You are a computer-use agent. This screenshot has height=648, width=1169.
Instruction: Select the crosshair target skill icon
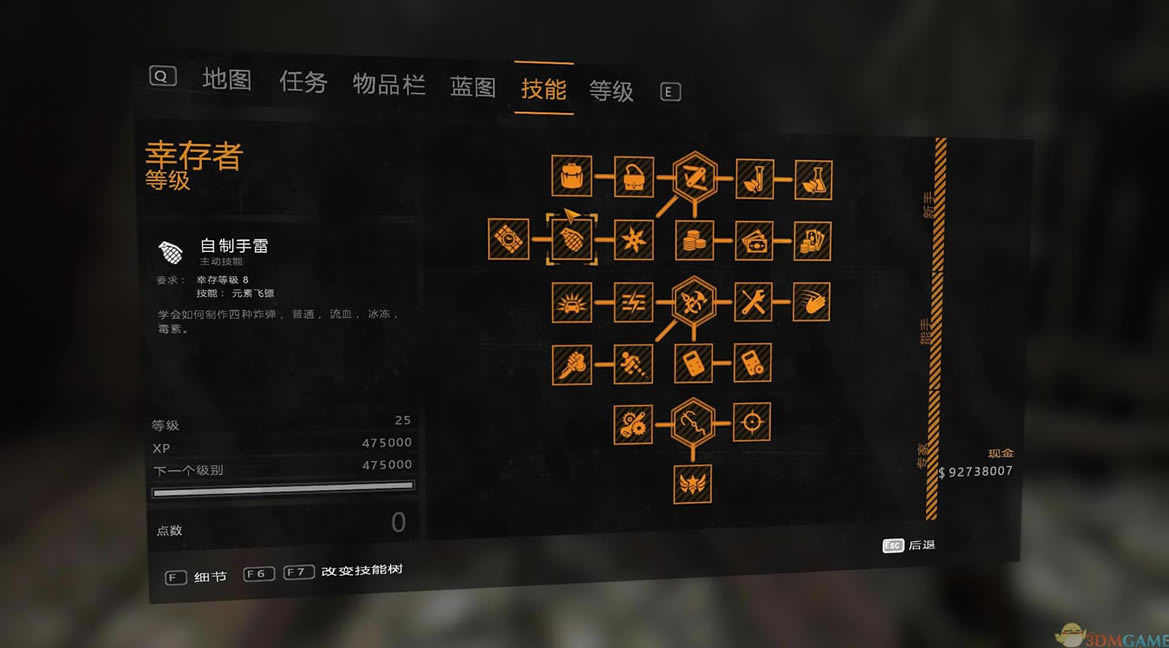[752, 422]
